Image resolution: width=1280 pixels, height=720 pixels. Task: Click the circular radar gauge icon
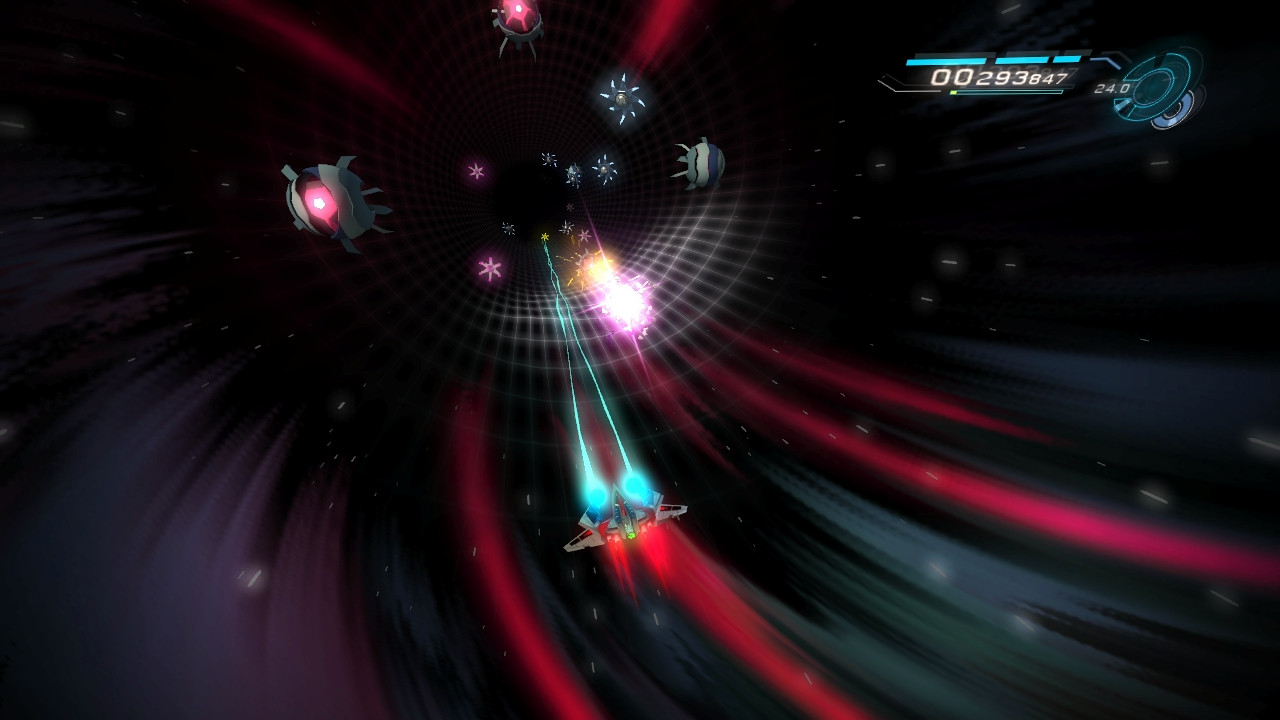pos(1156,85)
